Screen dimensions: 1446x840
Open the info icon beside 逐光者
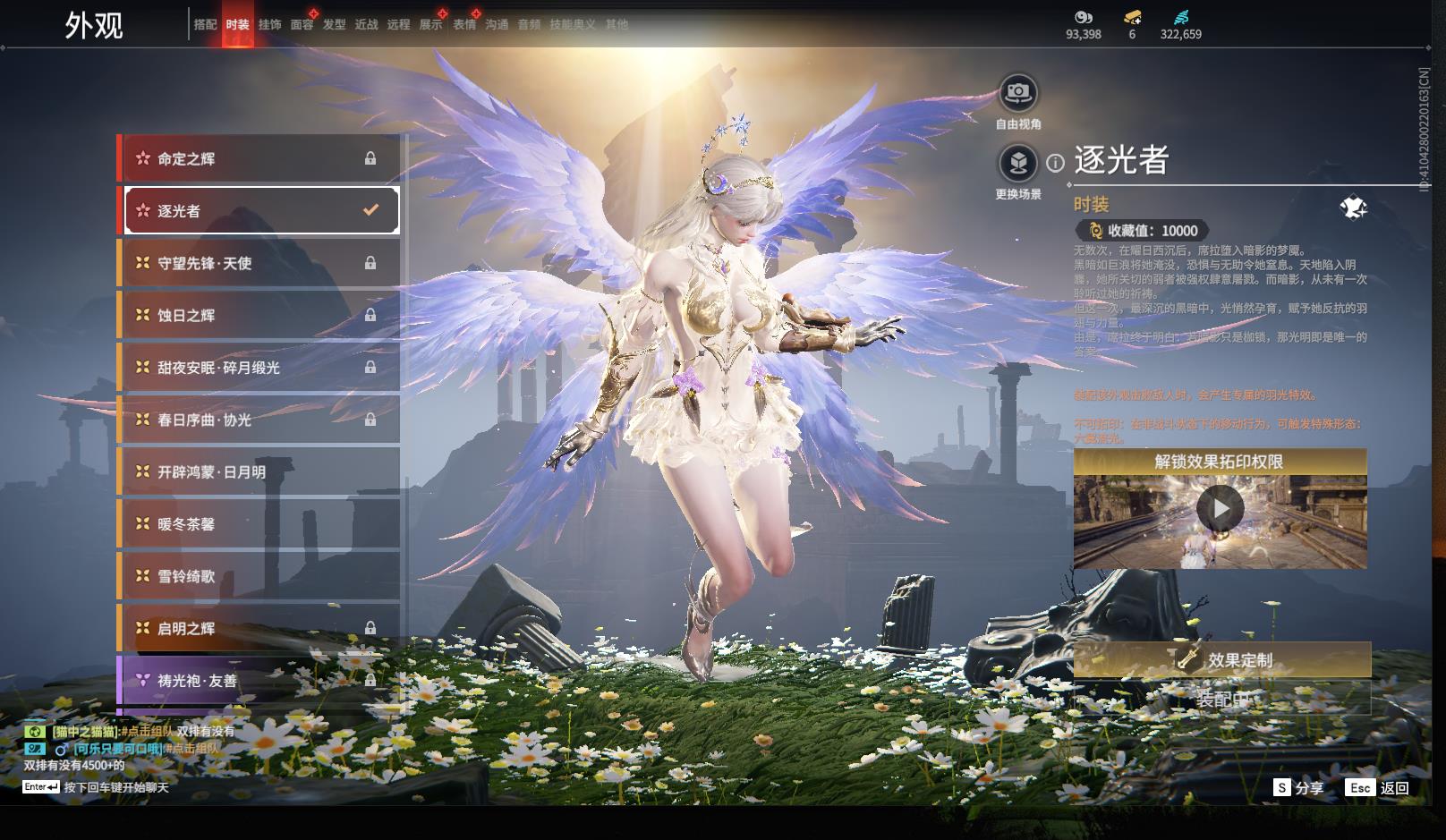pos(1056,163)
